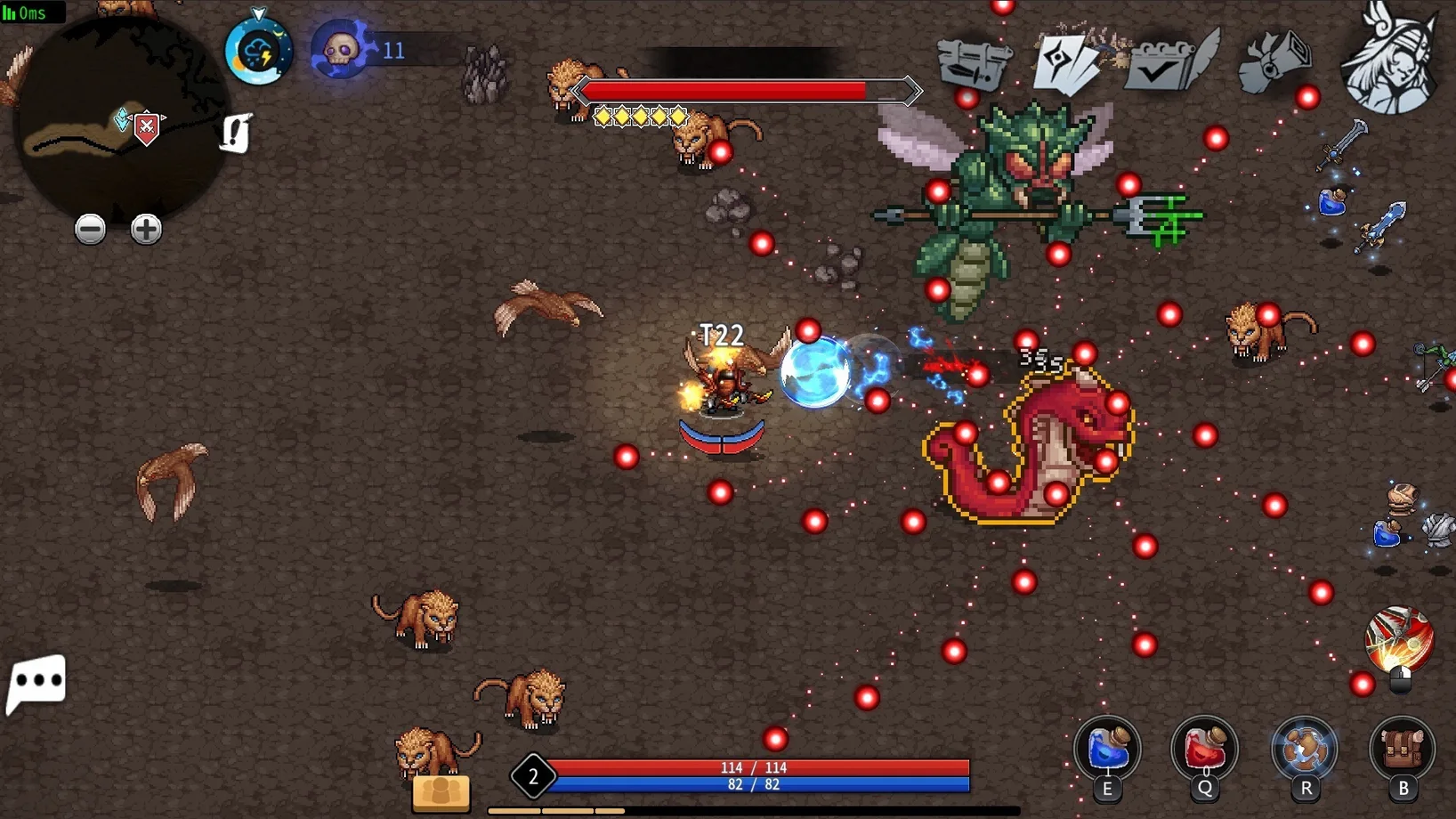
Task: Open the sword blueprint crafting icon
Action: (x=975, y=62)
